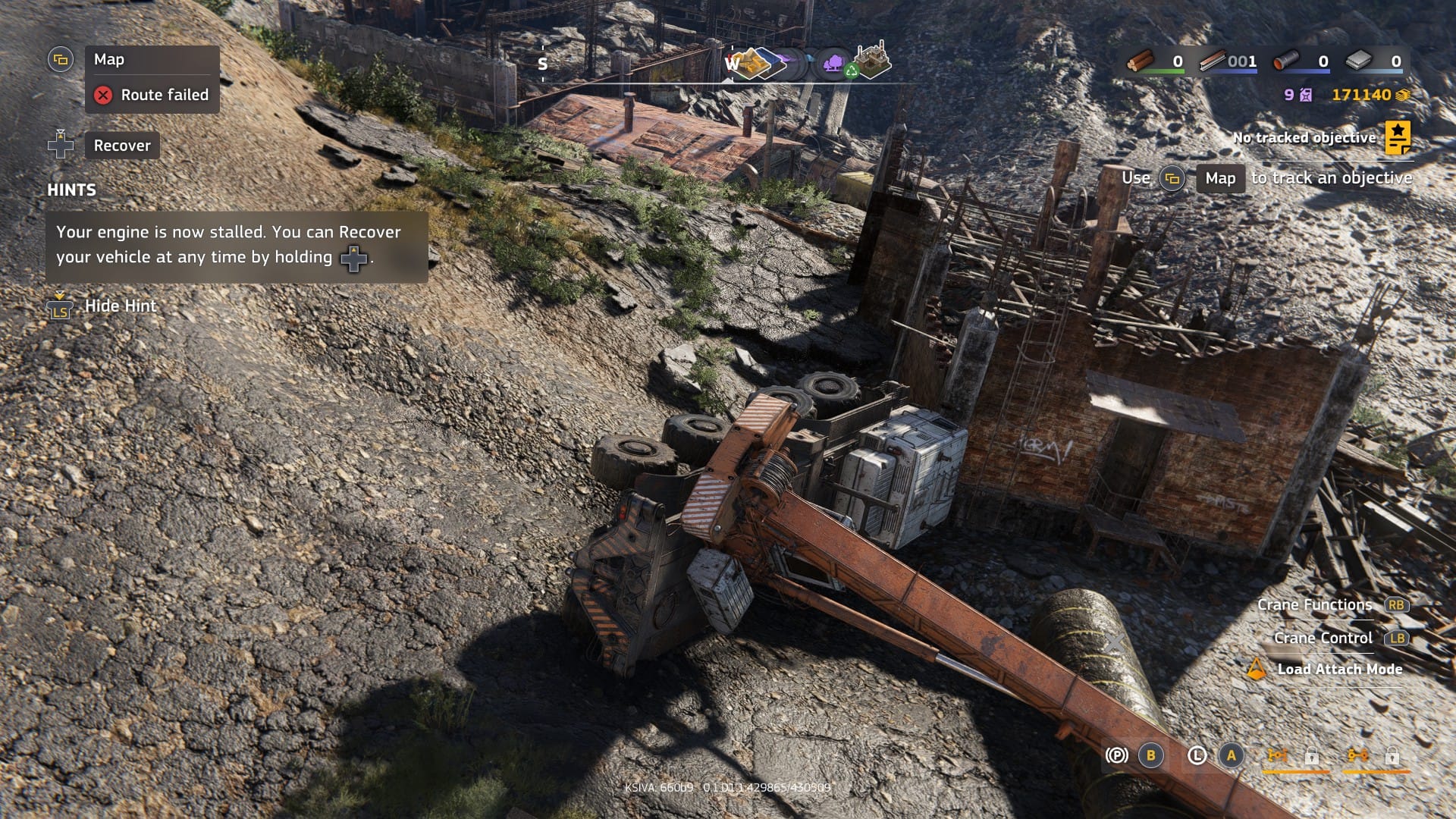
Task: Select the purple trees compass marker
Action: [x=834, y=63]
